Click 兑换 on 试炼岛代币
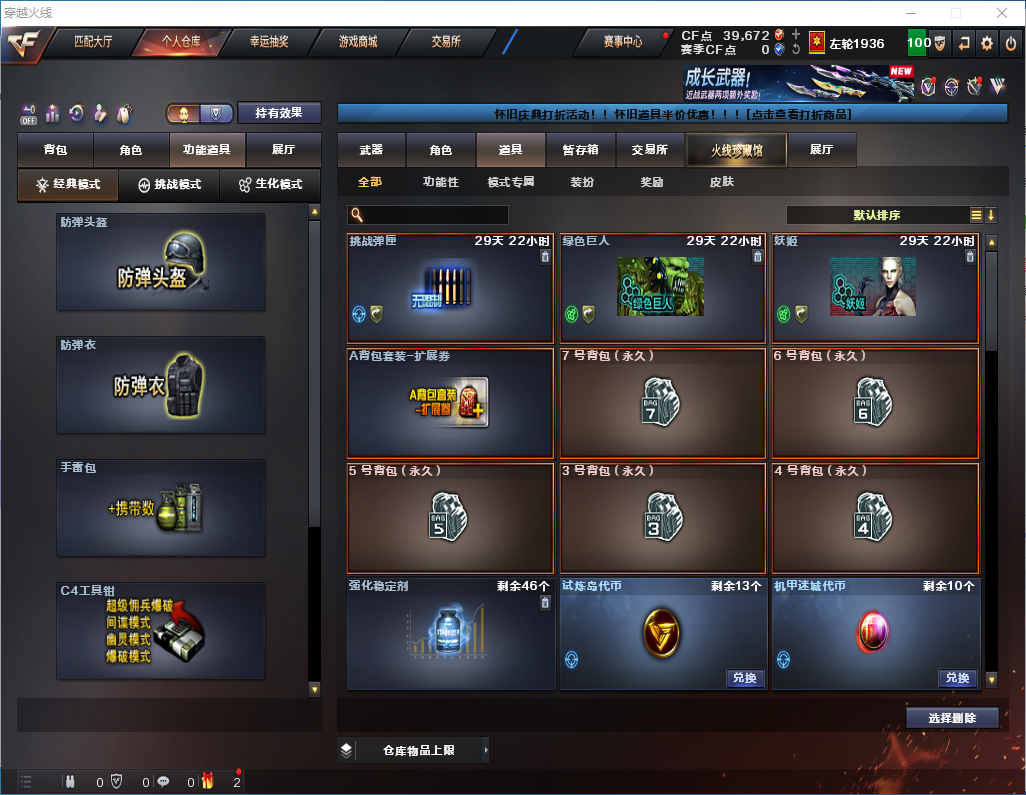Image resolution: width=1026 pixels, height=795 pixels. (744, 678)
